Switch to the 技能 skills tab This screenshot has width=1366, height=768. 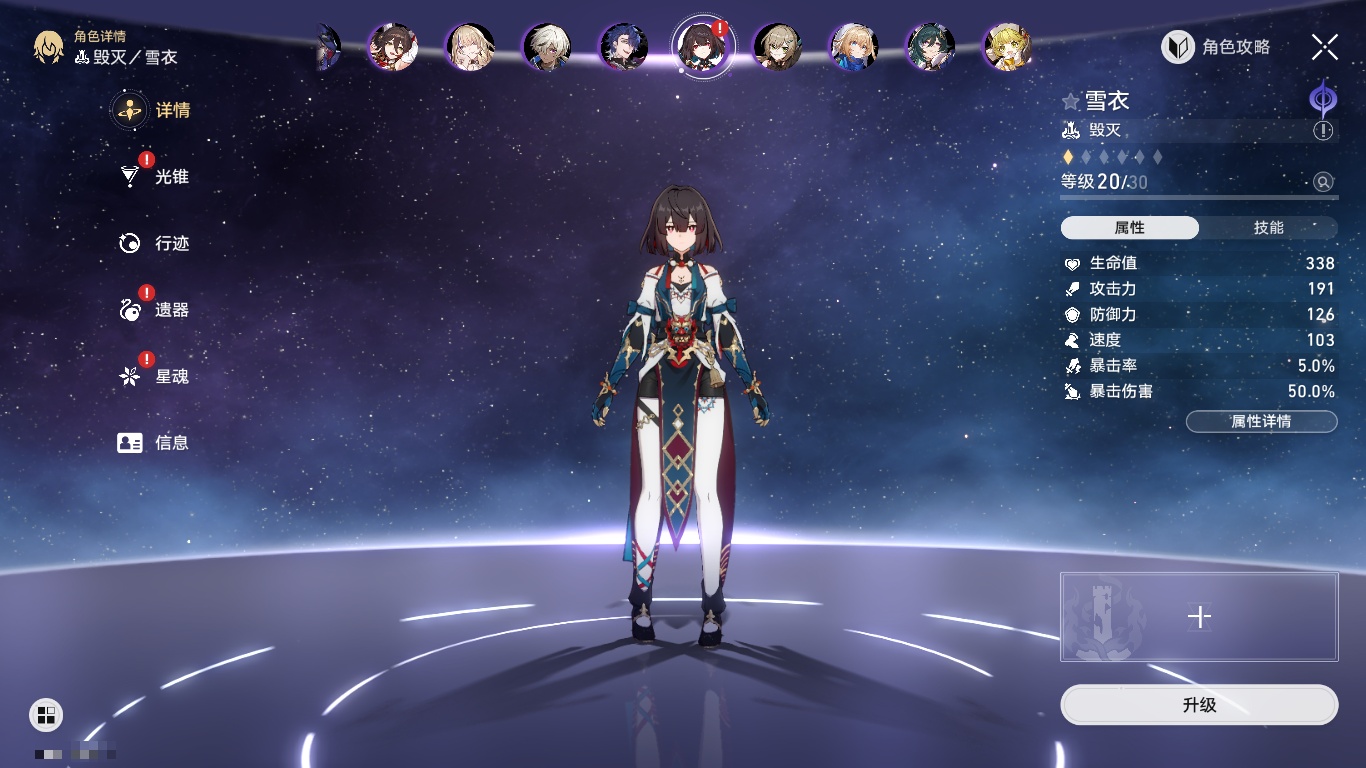pos(1268,228)
